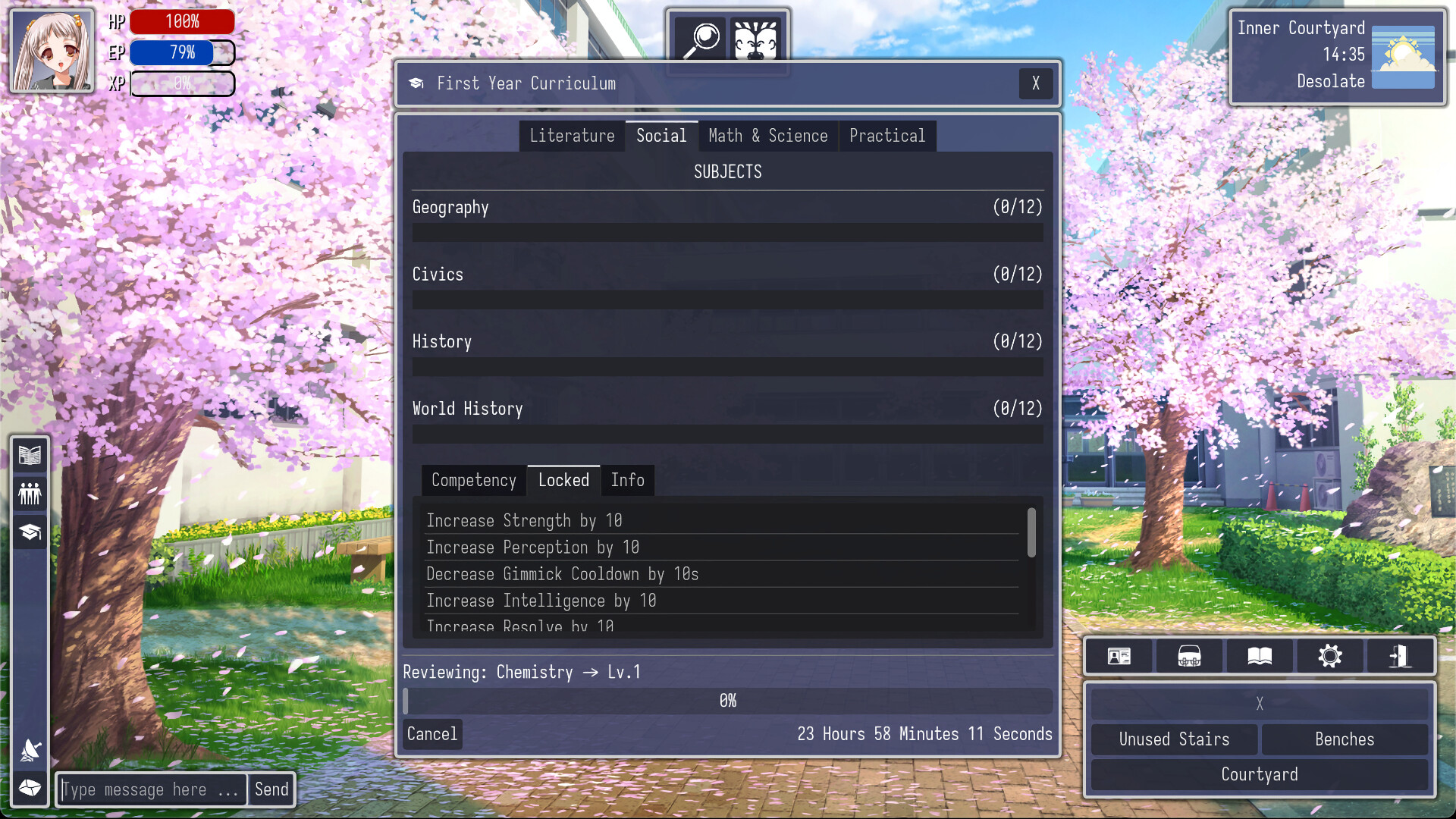Show the Competency tab

pyautogui.click(x=473, y=481)
